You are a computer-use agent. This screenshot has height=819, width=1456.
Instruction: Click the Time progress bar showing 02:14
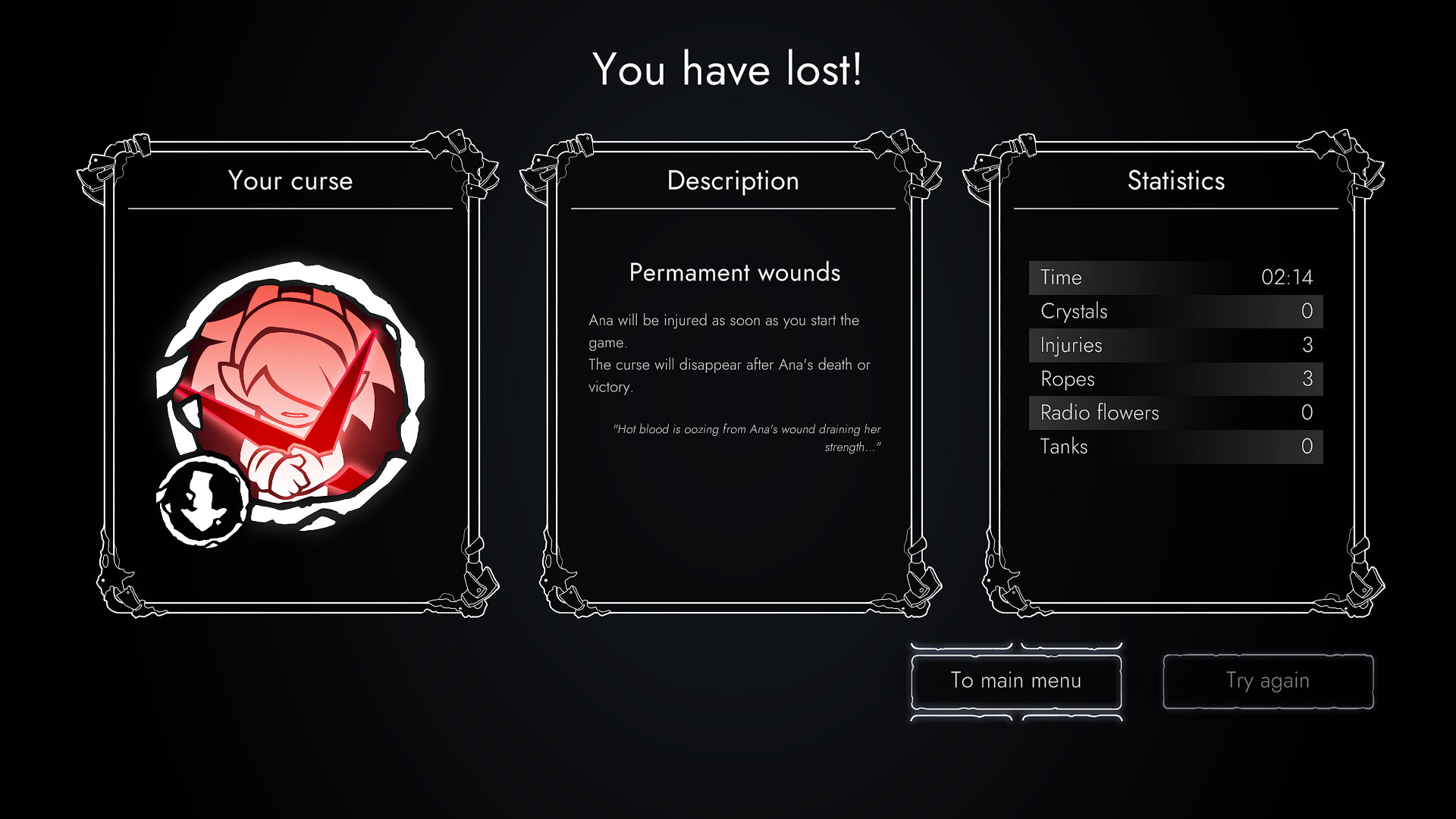(1174, 278)
